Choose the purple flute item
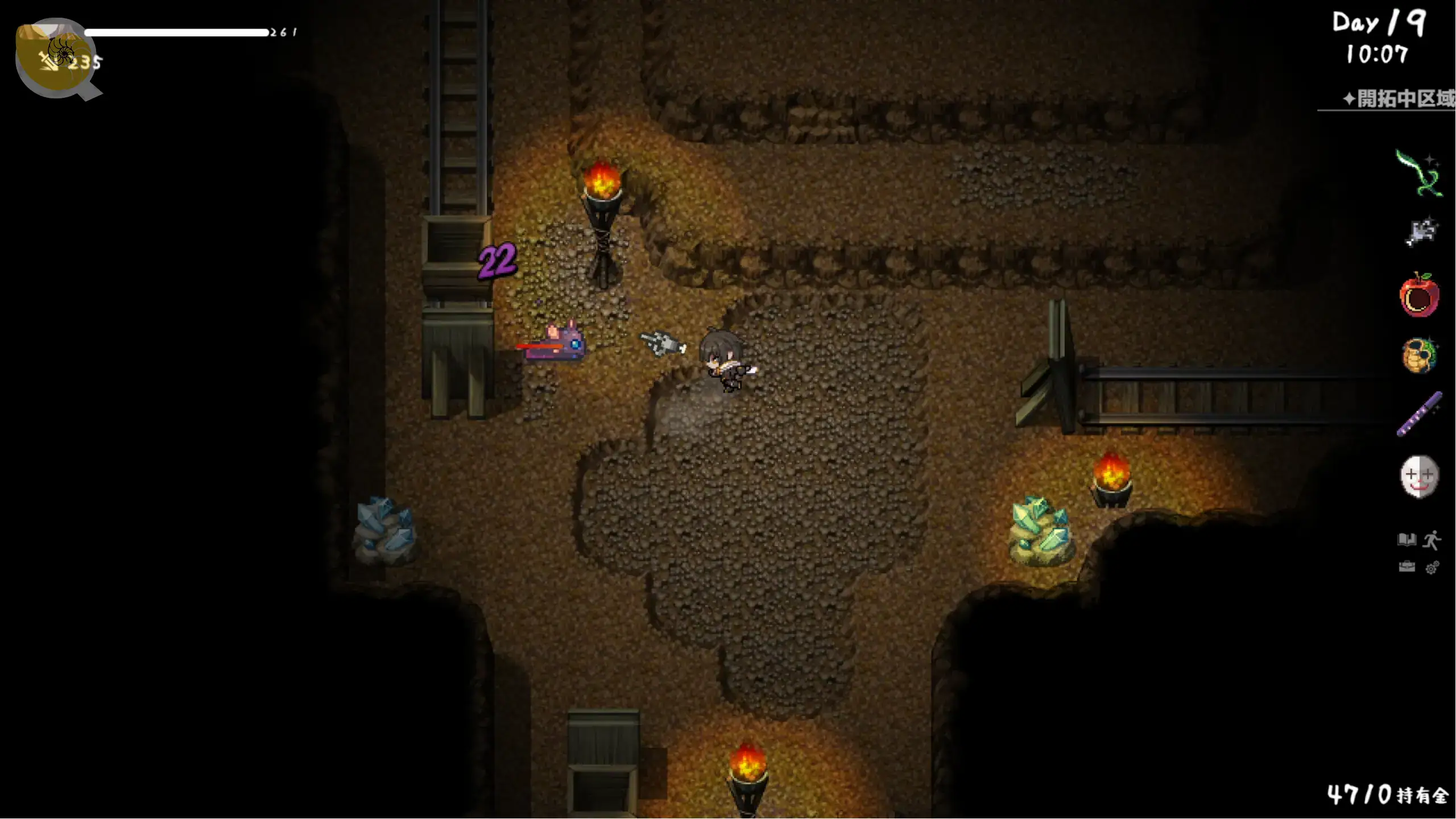Viewport: 1456px width, 819px height. [1419, 414]
